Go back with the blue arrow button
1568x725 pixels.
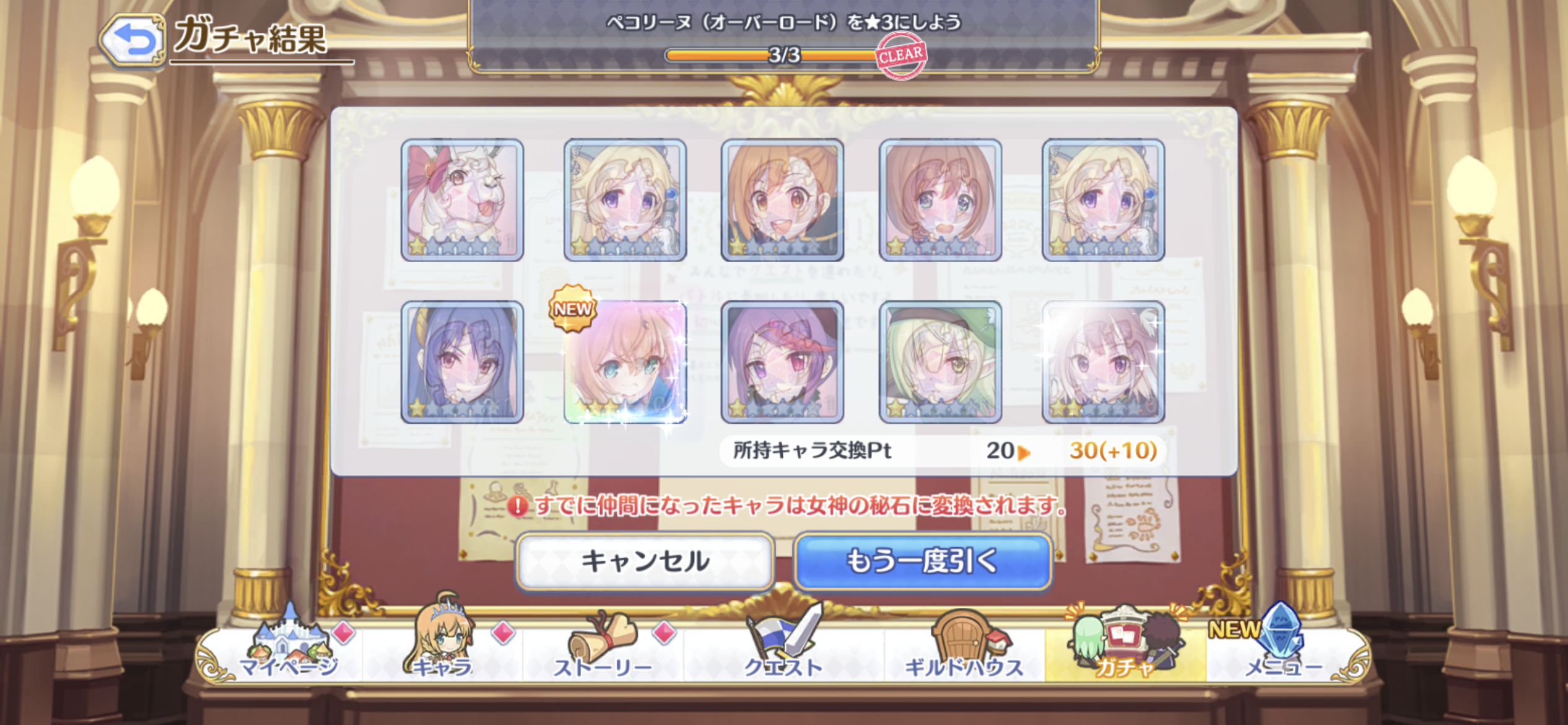tap(133, 40)
